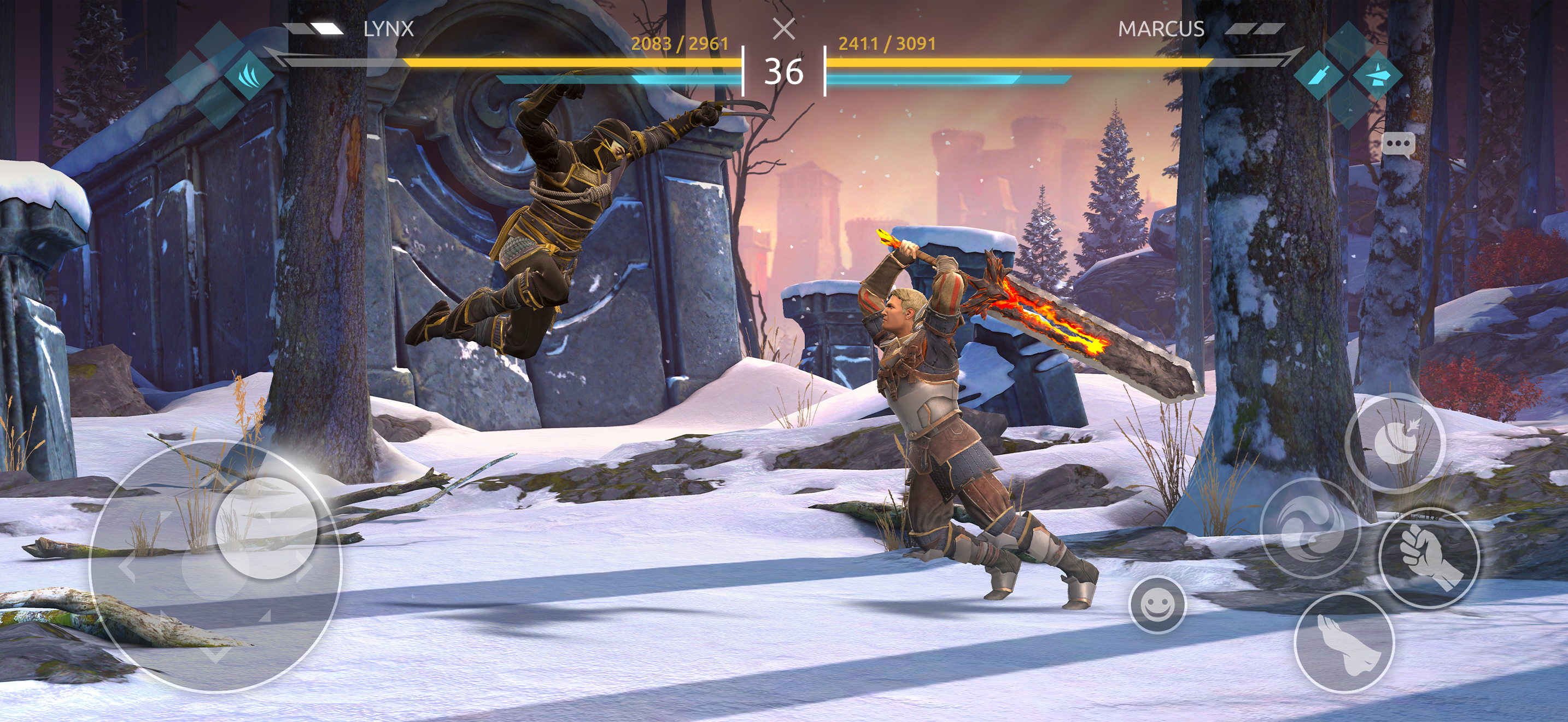Screen dimensions: 1568x722
Task: Open the smiley face emote button
Action: click(x=1157, y=605)
